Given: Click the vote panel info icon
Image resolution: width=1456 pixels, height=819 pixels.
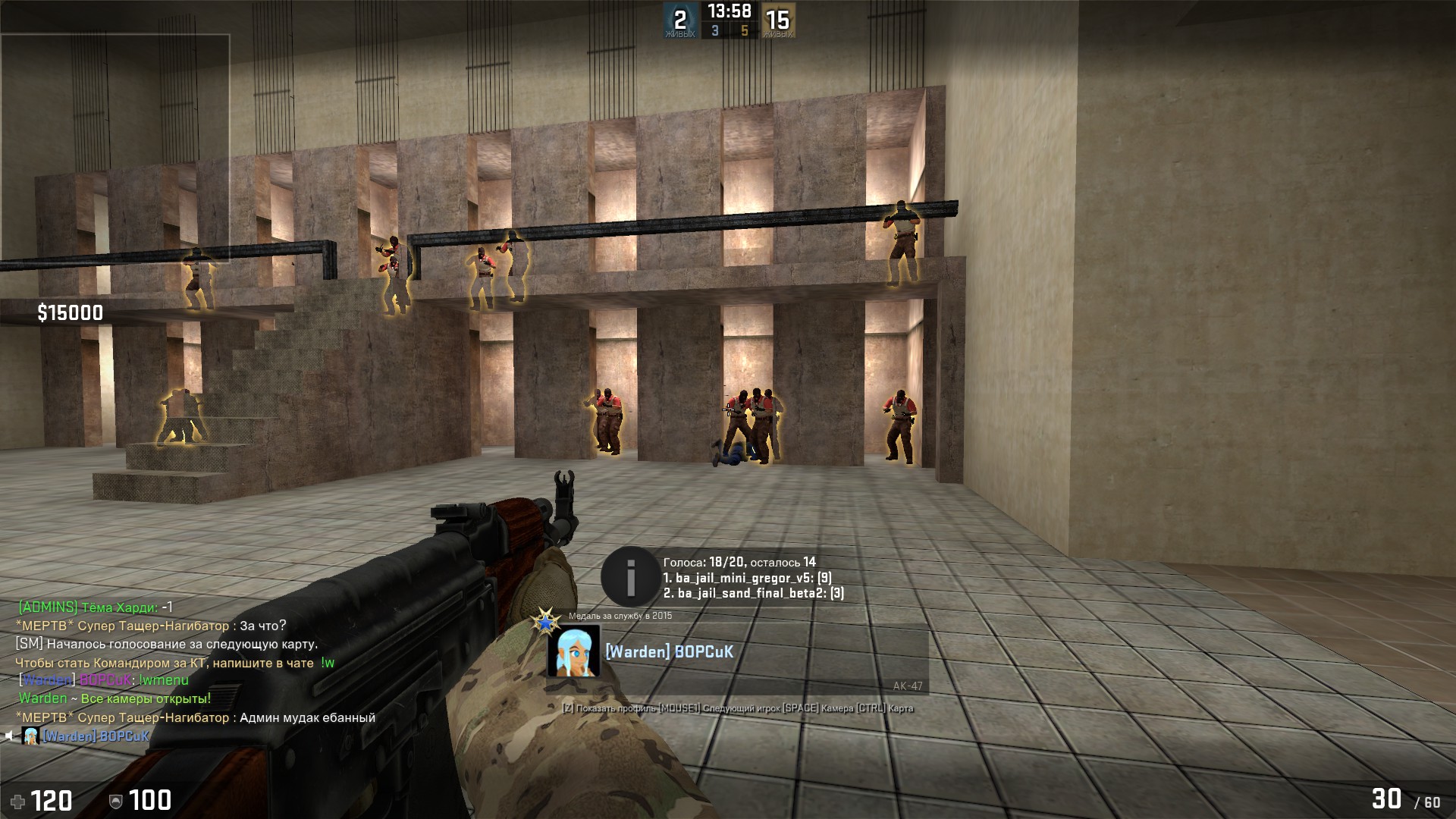Looking at the screenshot, I should point(629,576).
